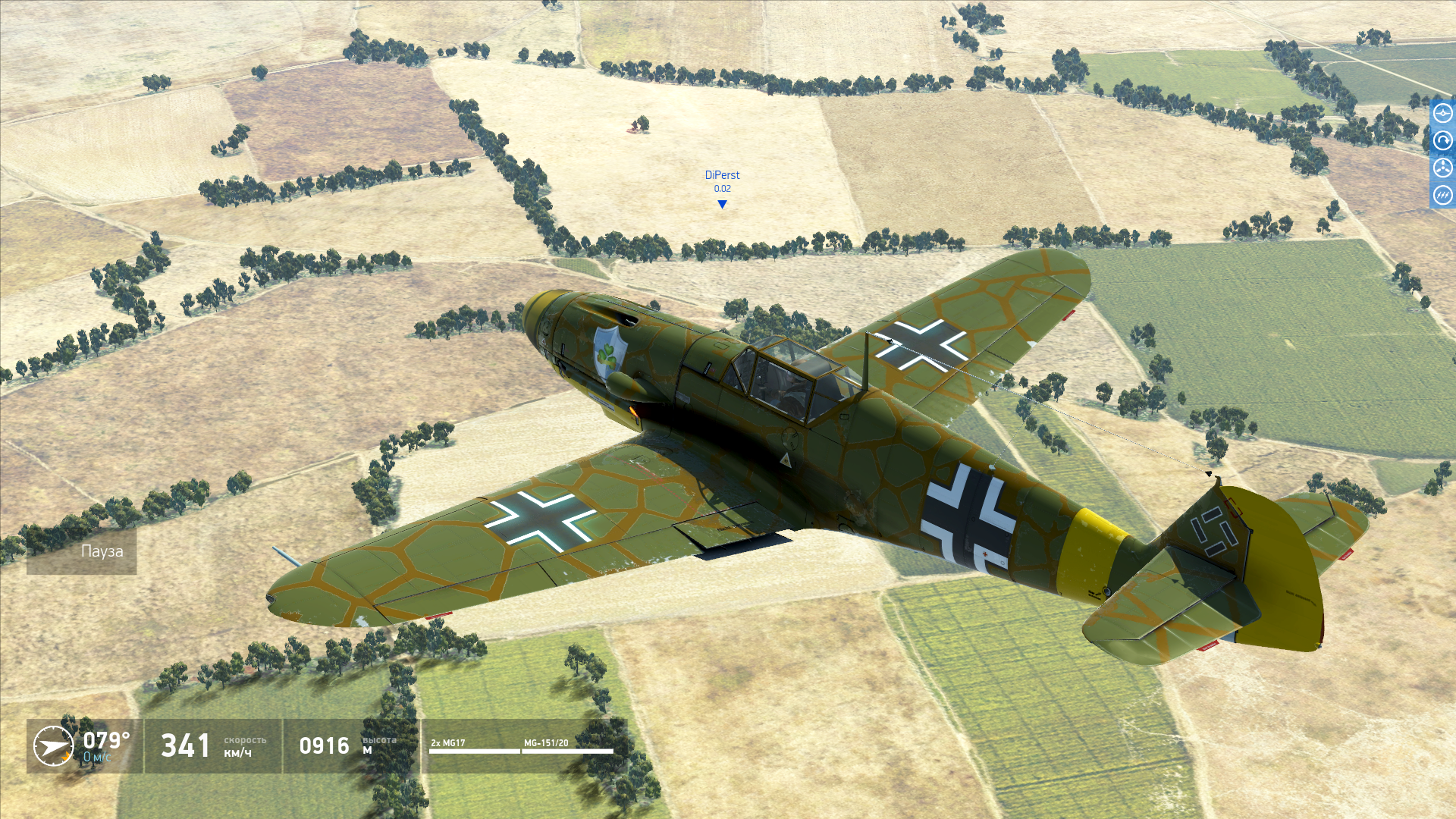Click the circular arrow icon

click(1442, 141)
